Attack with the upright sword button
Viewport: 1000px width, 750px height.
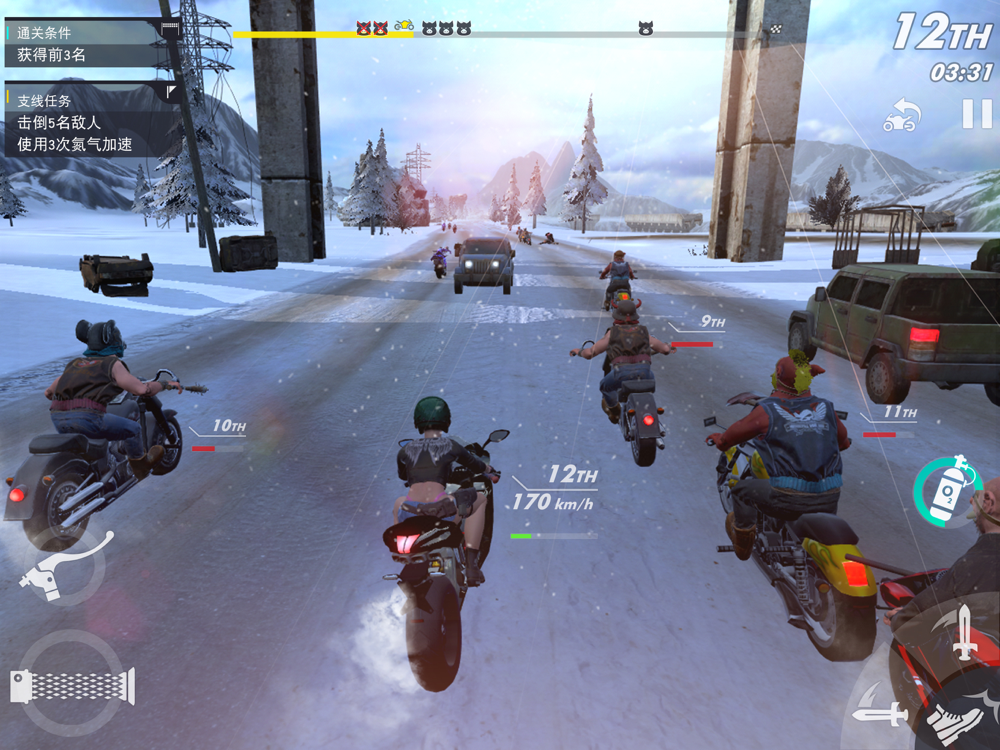pyautogui.click(x=963, y=632)
